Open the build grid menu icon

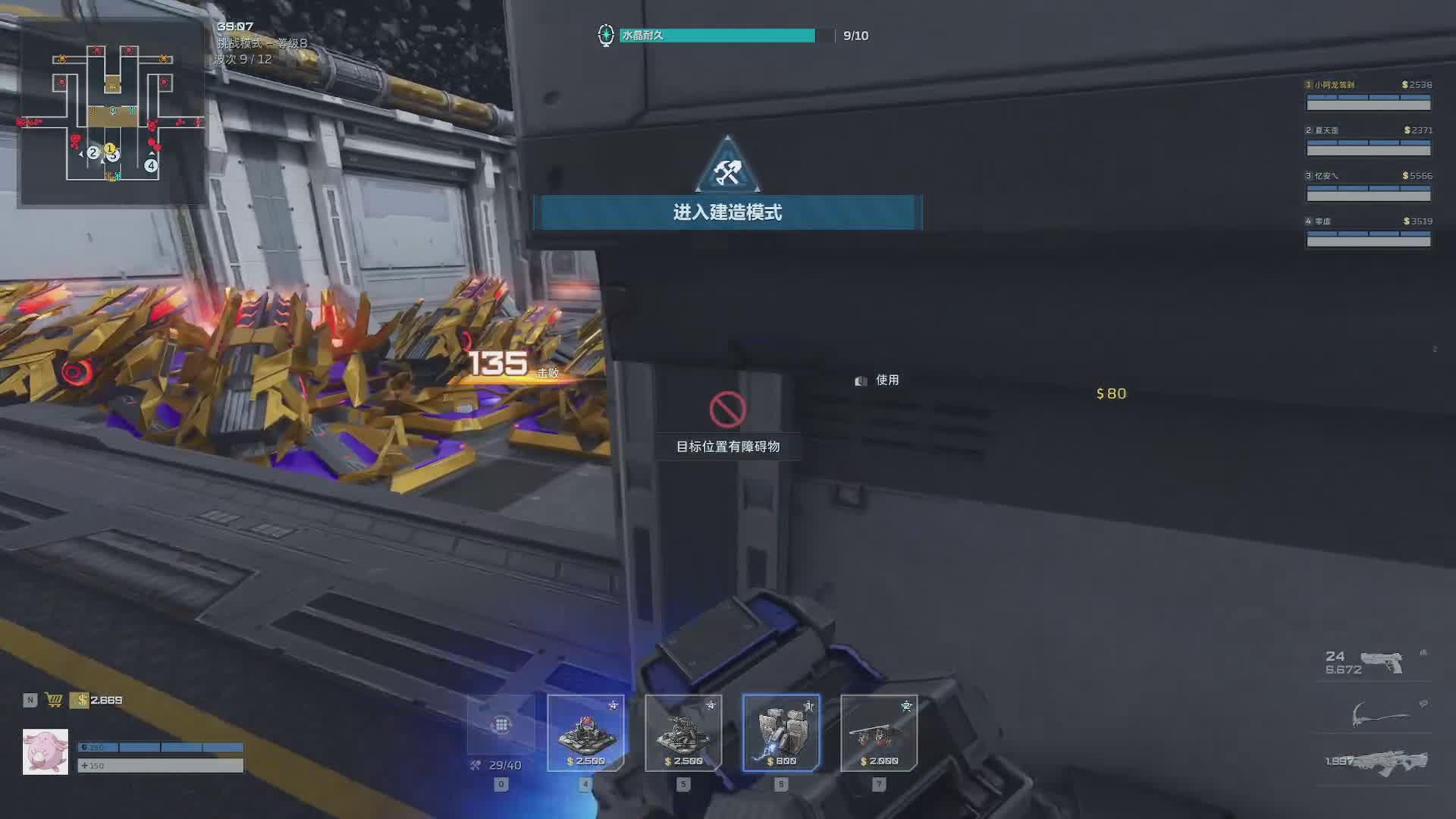pos(500,725)
